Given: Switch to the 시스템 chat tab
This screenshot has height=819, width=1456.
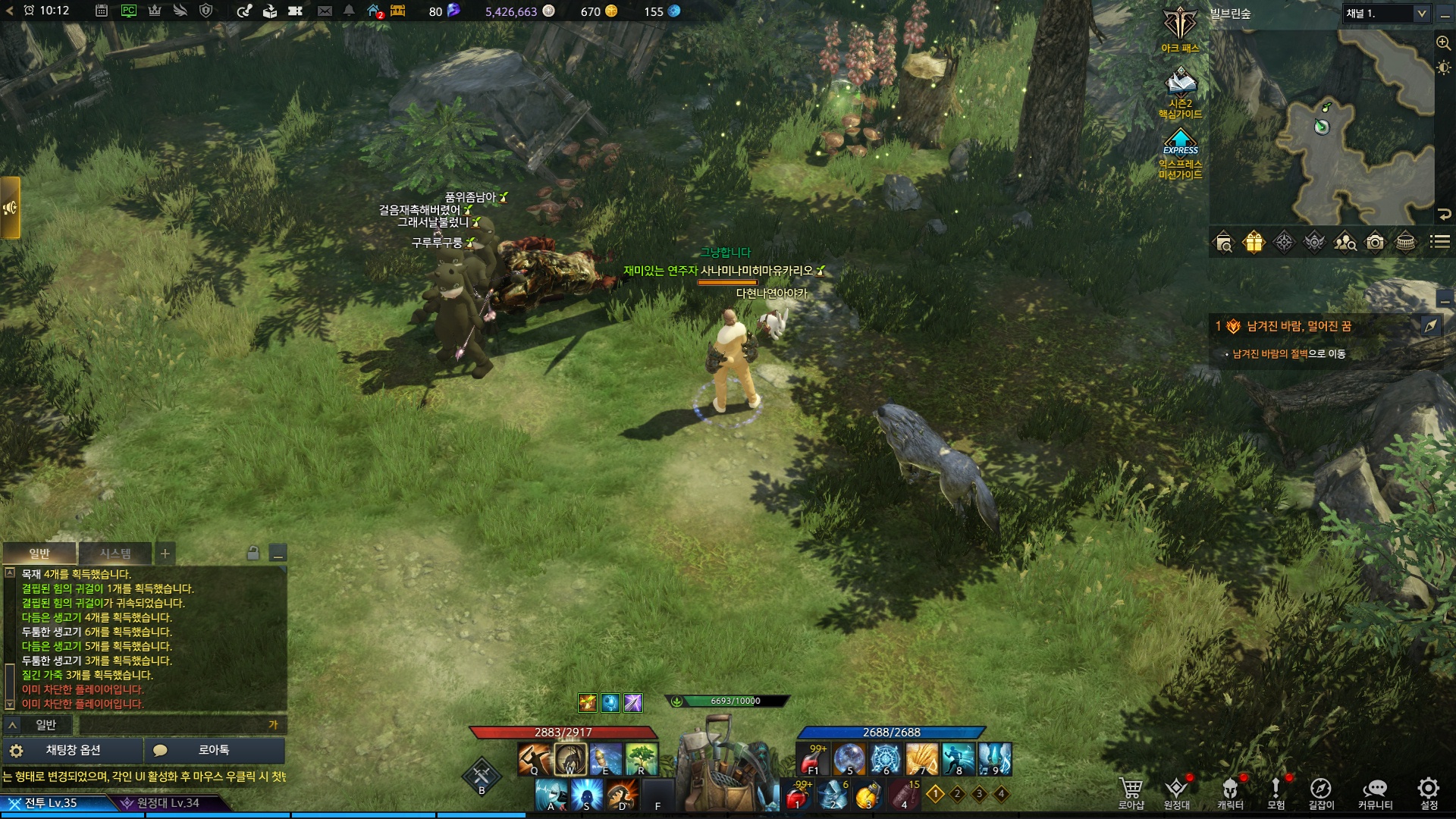Looking at the screenshot, I should coord(115,554).
